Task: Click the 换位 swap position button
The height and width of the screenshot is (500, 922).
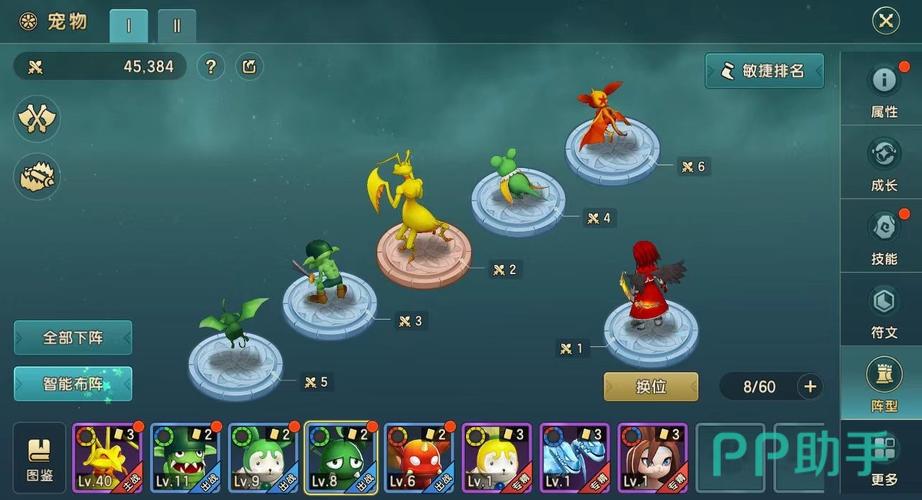Action: tap(651, 386)
